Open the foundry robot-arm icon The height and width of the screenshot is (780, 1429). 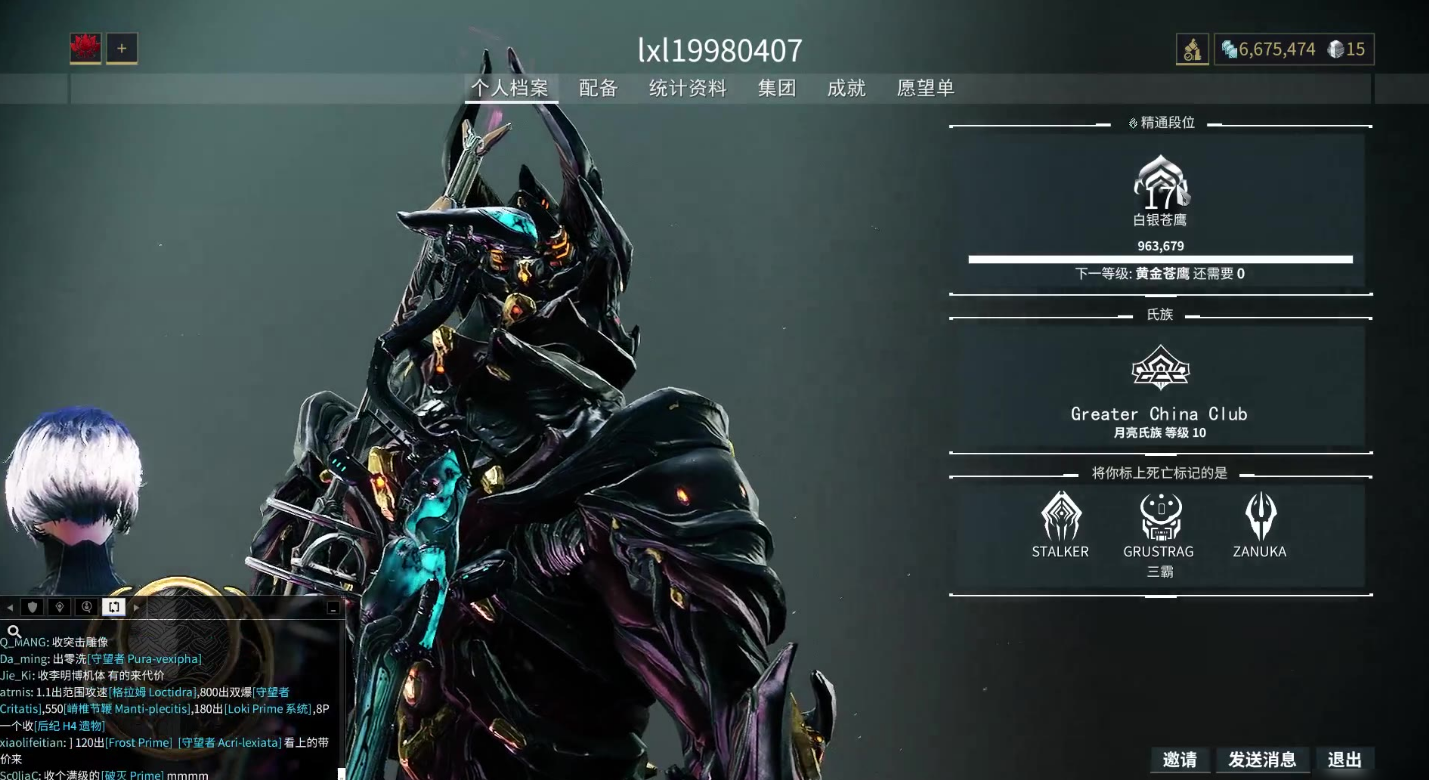tap(1192, 50)
